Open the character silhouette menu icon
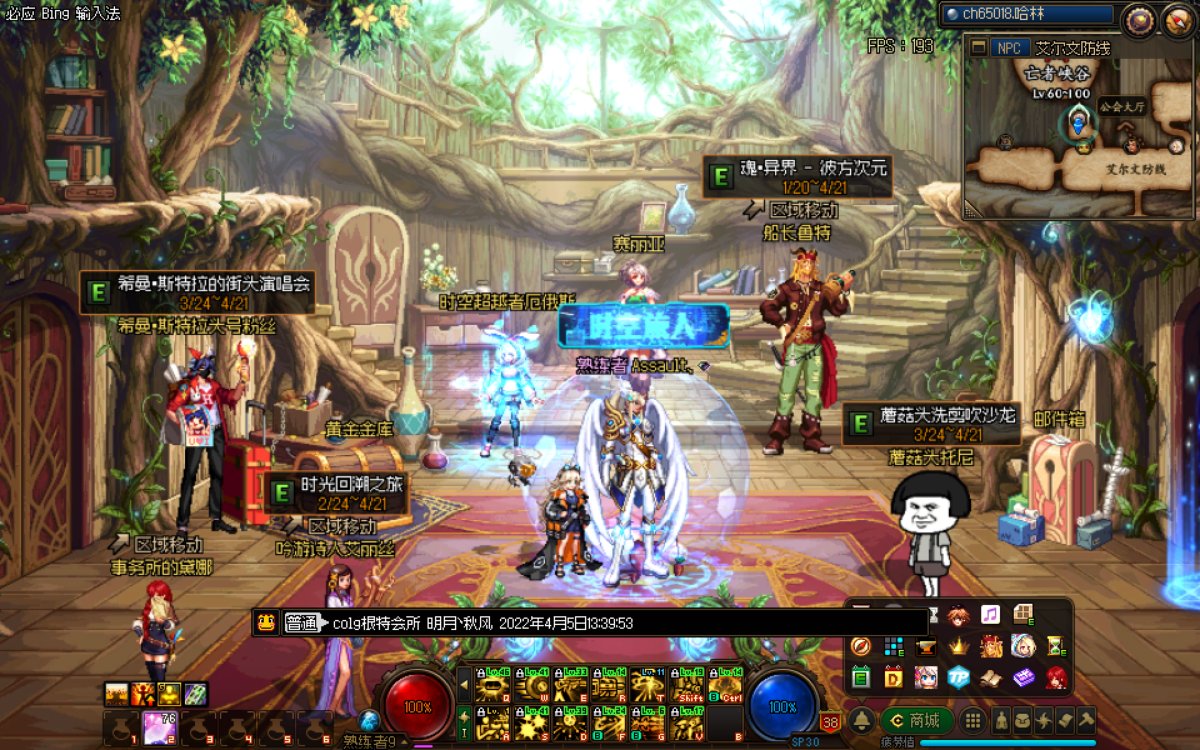Image resolution: width=1200 pixels, height=750 pixels. (x=1002, y=720)
